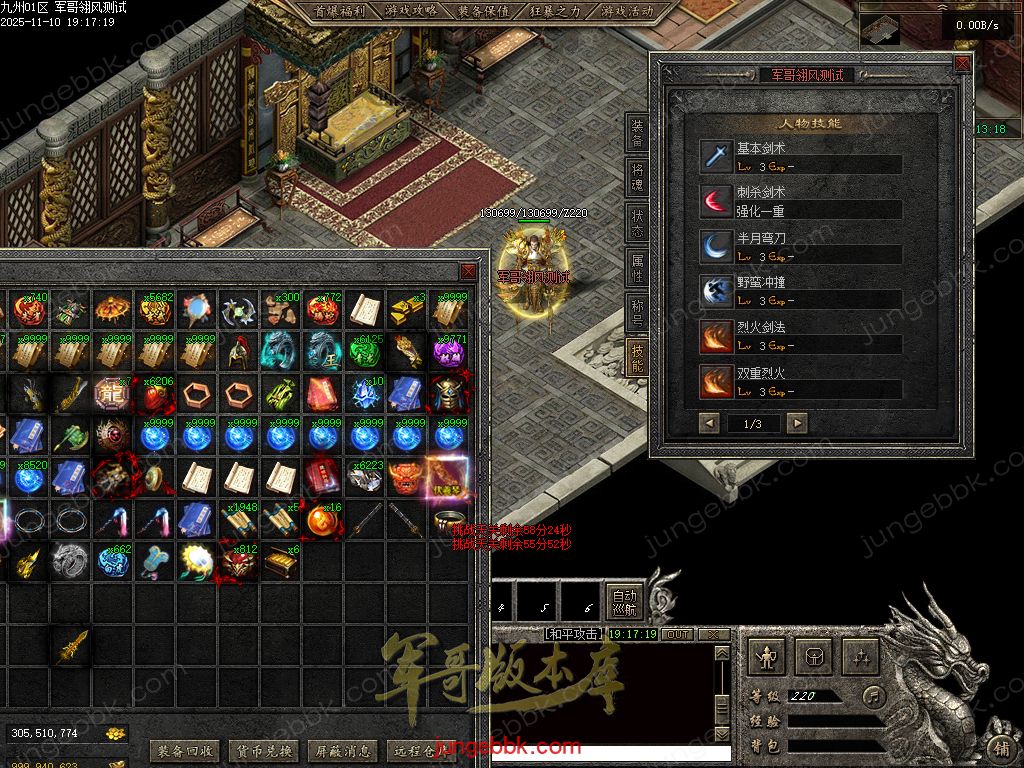Open the 游戏攻略 guide menu
This screenshot has height=768, width=1024.
[x=410, y=11]
